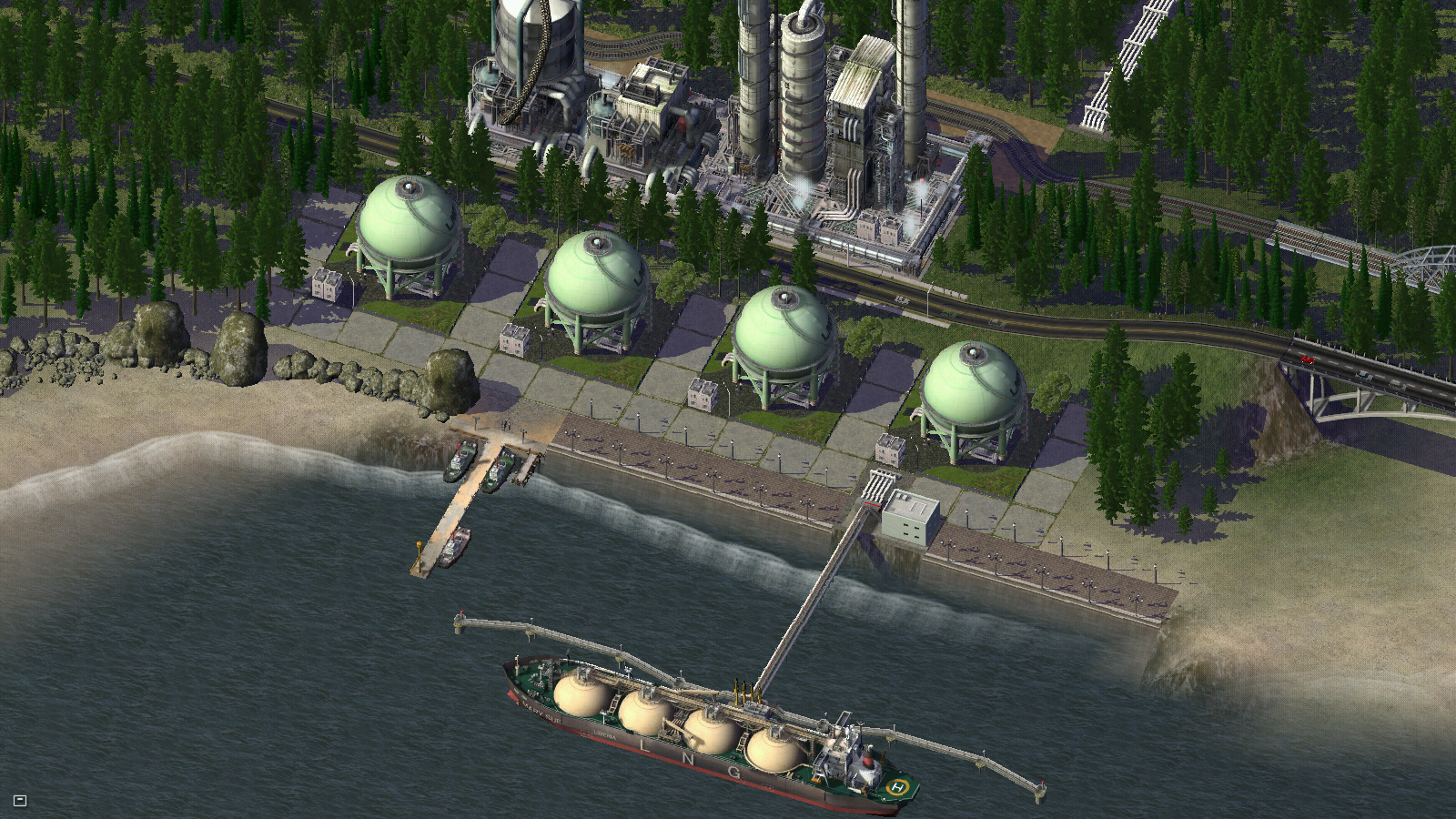Viewport: 1456px width, 819px height.
Task: Click the small show-interface toggle icon
Action: (x=20, y=801)
